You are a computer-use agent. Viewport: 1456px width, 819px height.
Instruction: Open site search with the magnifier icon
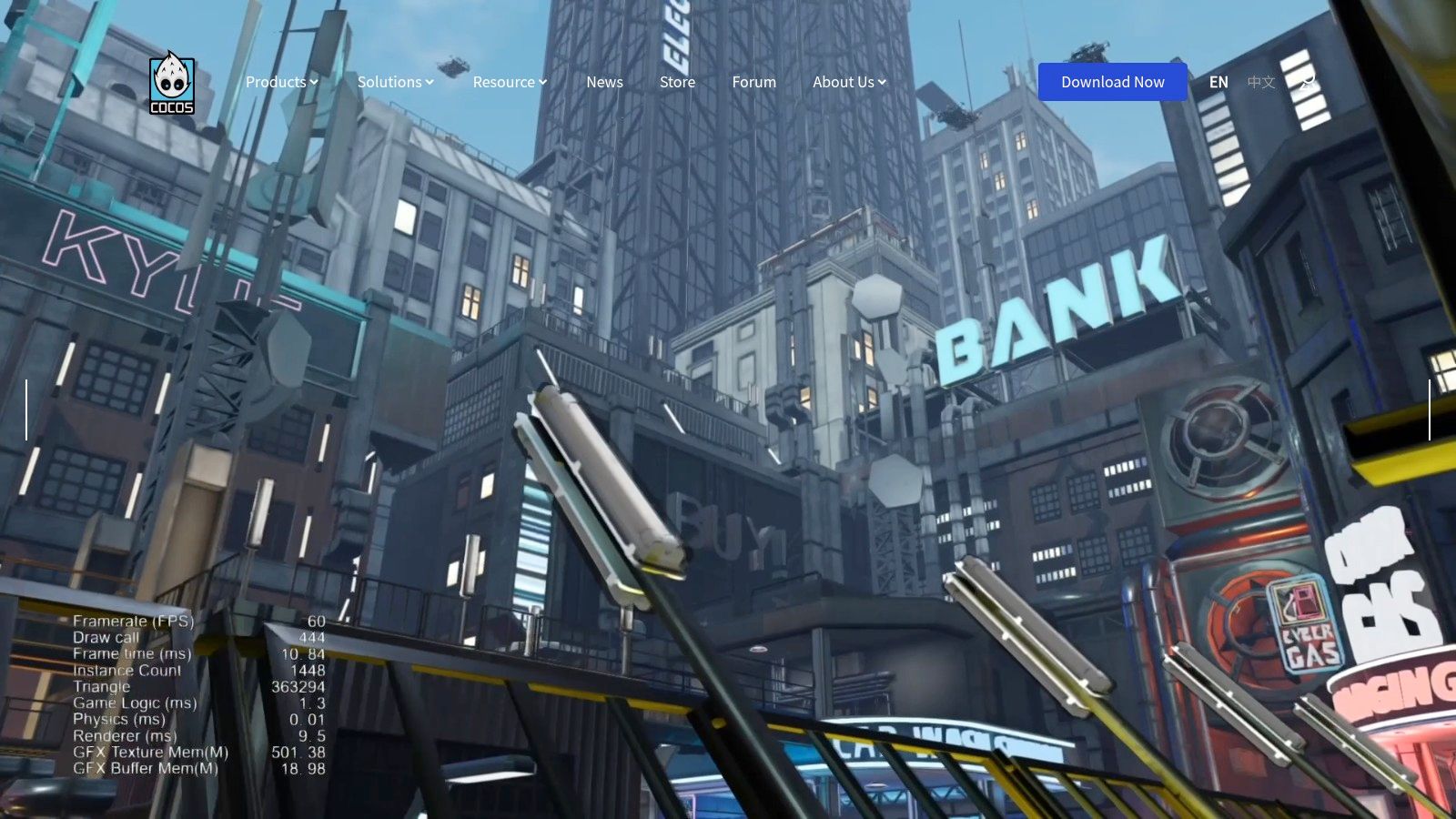coord(1308,82)
